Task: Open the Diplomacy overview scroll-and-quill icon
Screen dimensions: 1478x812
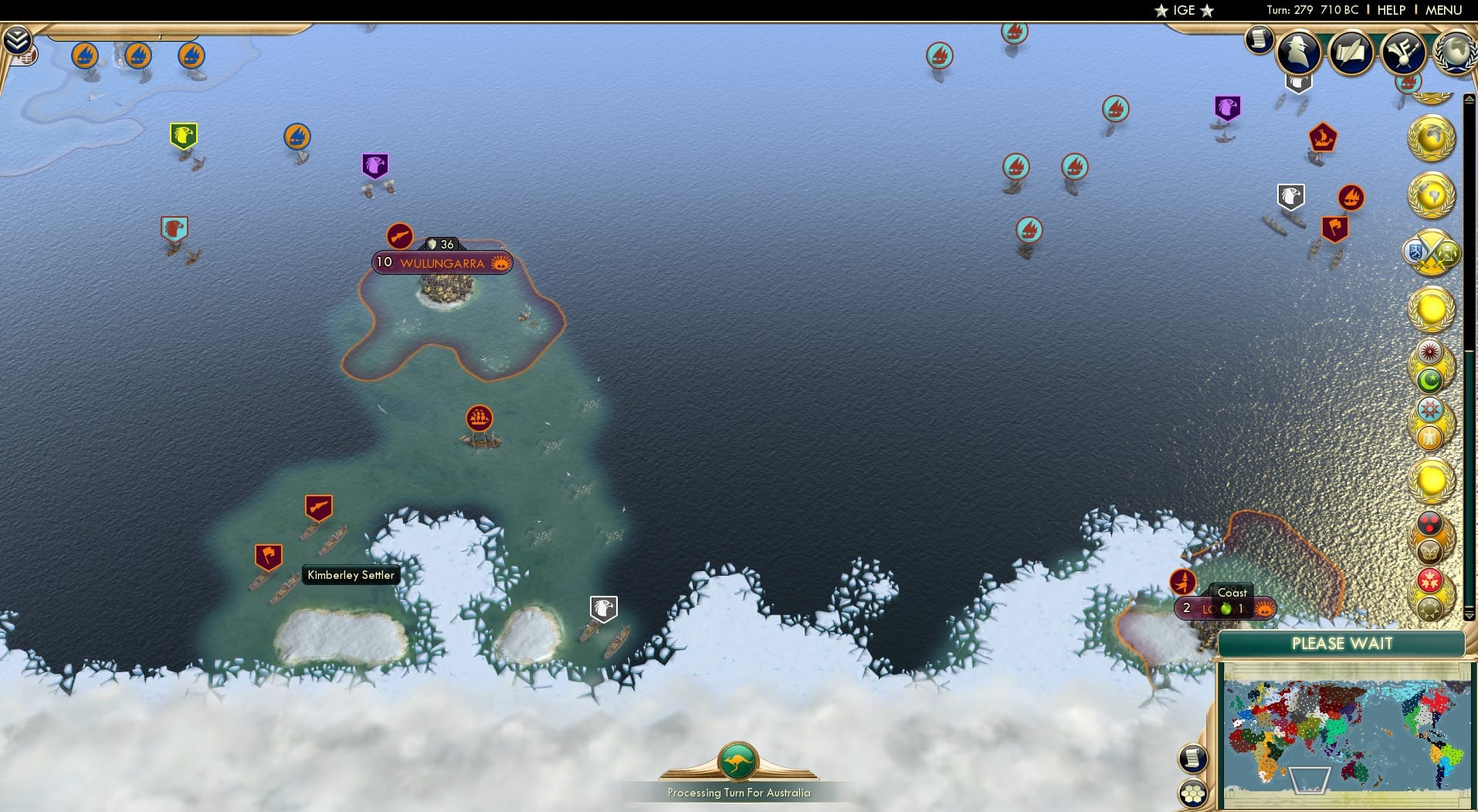Action: click(1351, 52)
